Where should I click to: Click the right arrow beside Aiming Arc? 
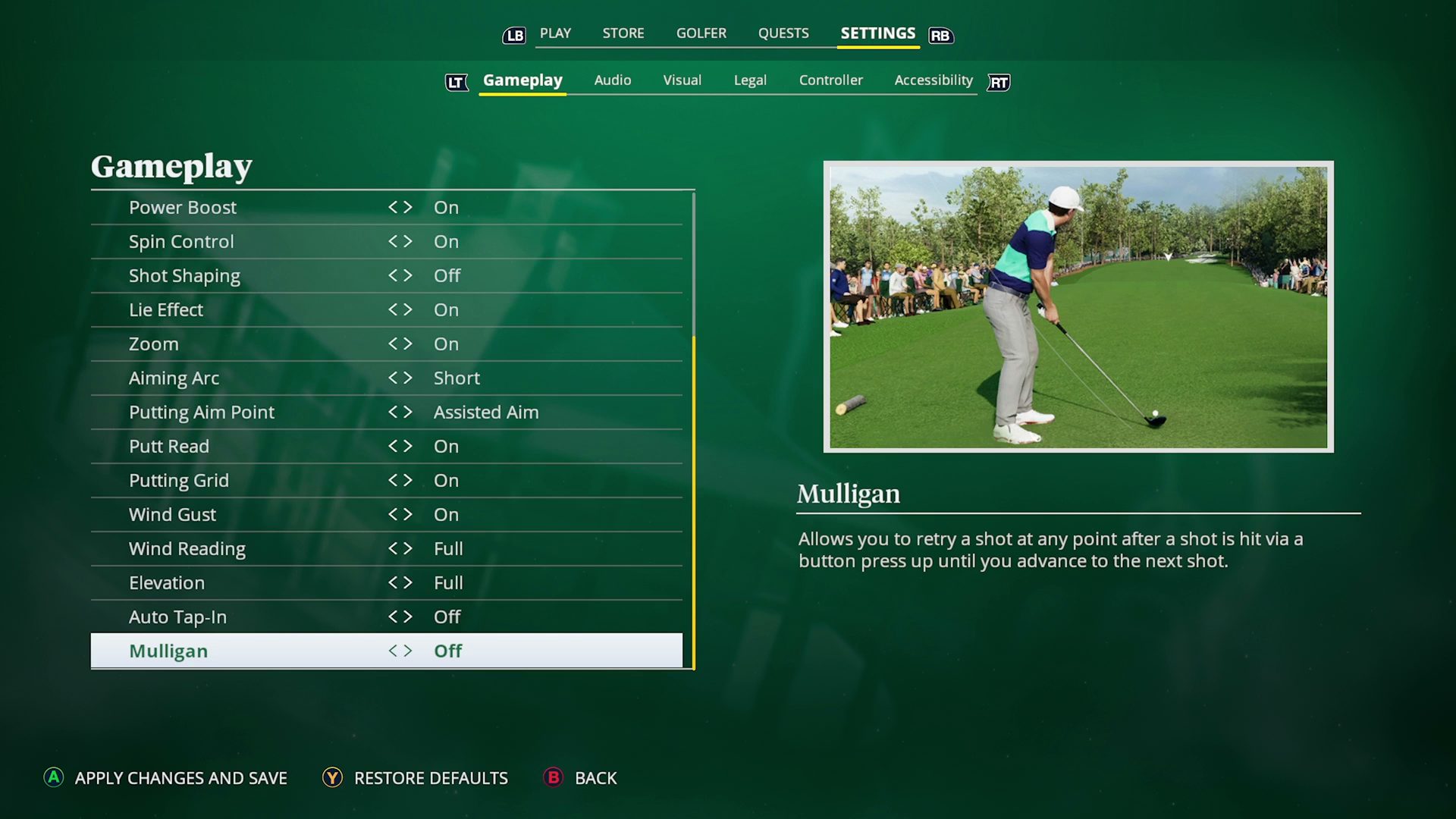pyautogui.click(x=409, y=378)
